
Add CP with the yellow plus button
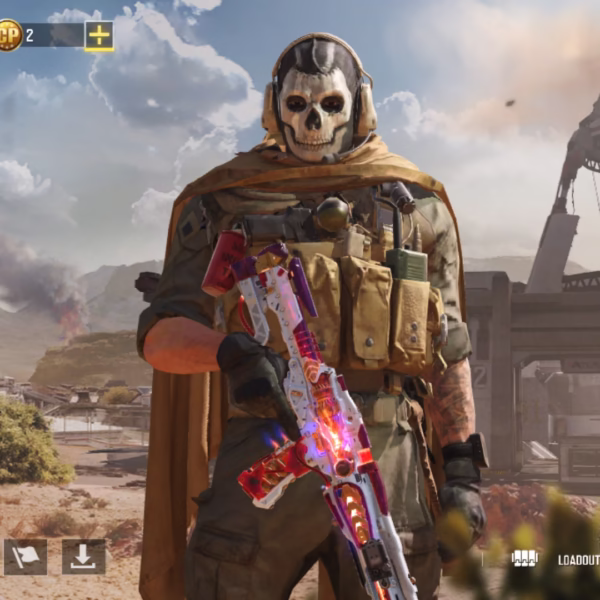(x=99, y=36)
